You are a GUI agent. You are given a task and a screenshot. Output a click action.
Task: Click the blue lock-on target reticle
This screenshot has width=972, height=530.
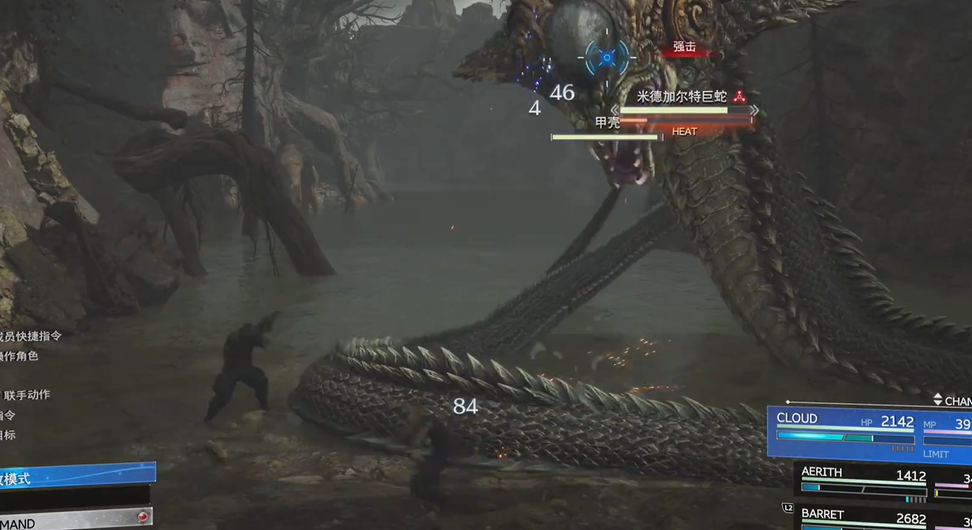click(607, 58)
